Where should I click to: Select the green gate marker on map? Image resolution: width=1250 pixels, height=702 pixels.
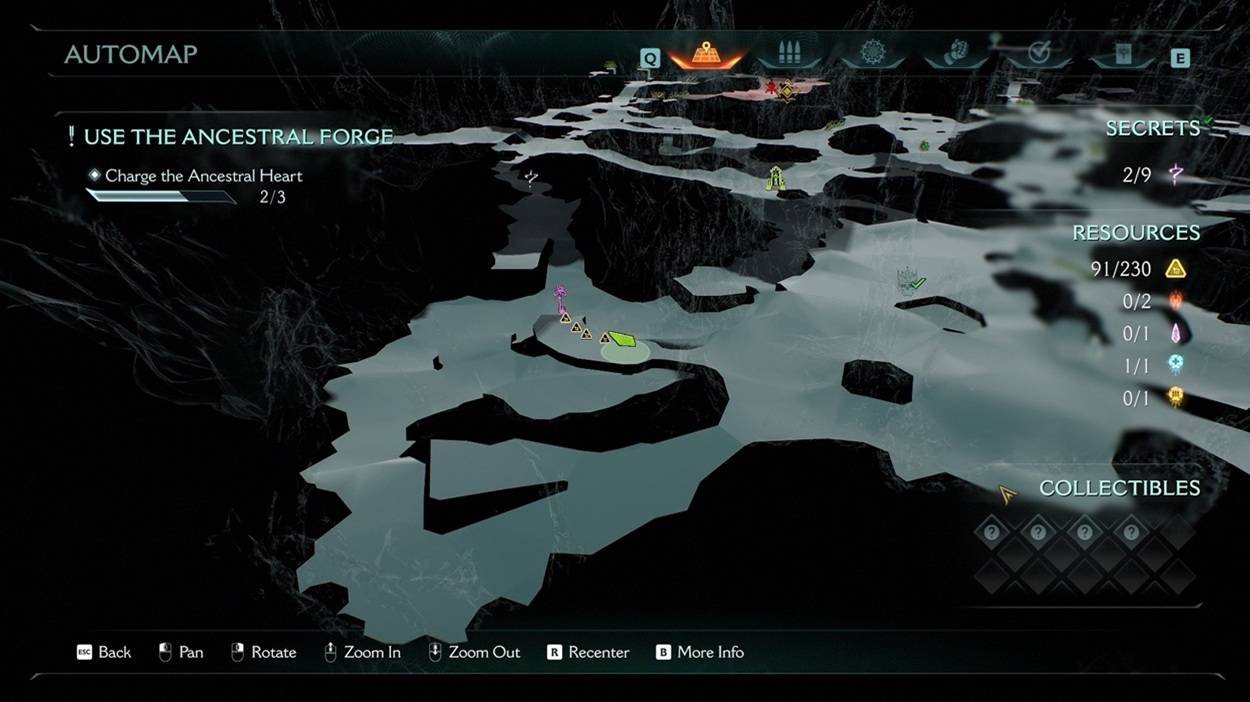776,179
